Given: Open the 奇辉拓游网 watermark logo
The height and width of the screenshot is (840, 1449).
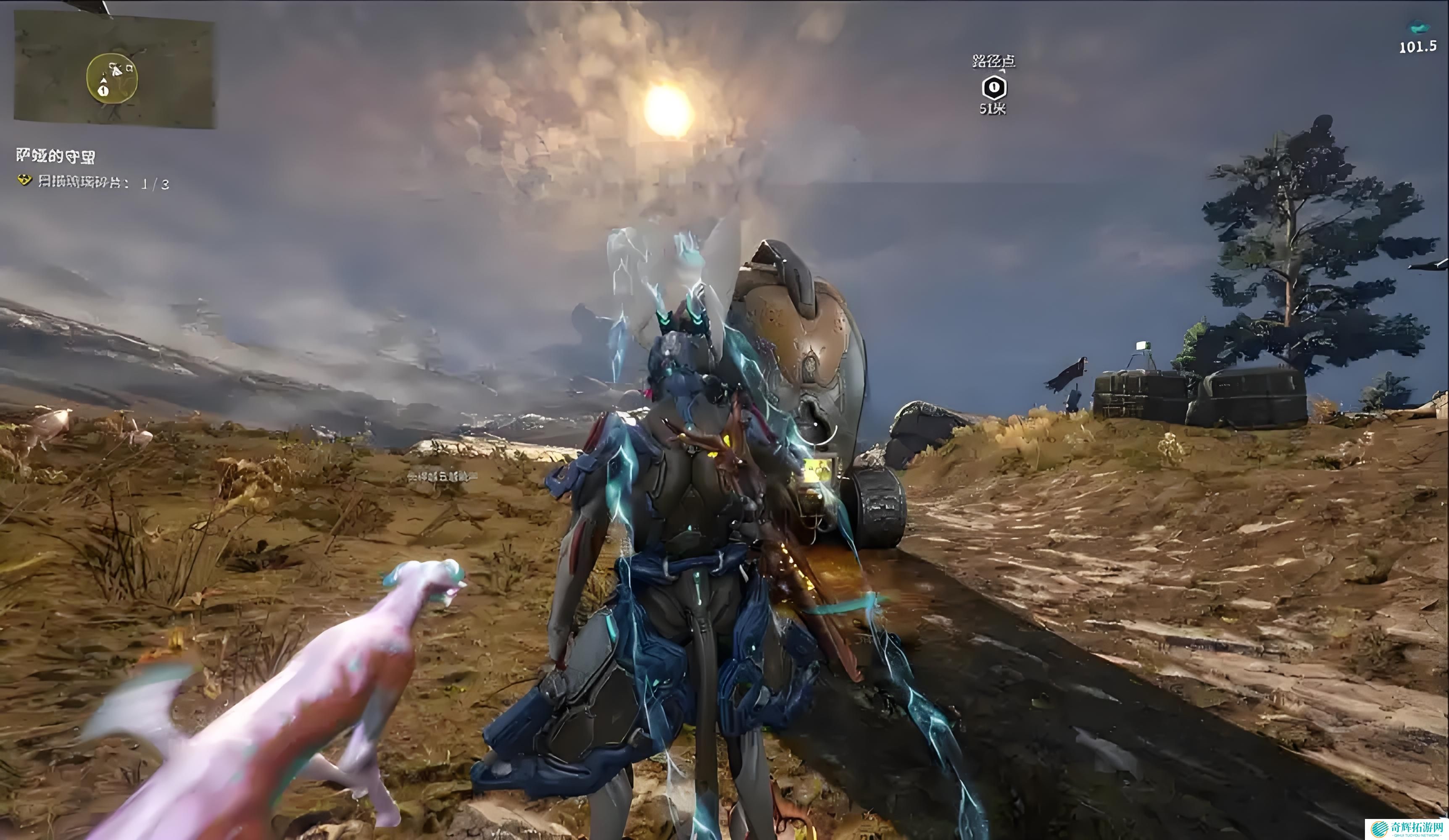Looking at the screenshot, I should [1407, 829].
